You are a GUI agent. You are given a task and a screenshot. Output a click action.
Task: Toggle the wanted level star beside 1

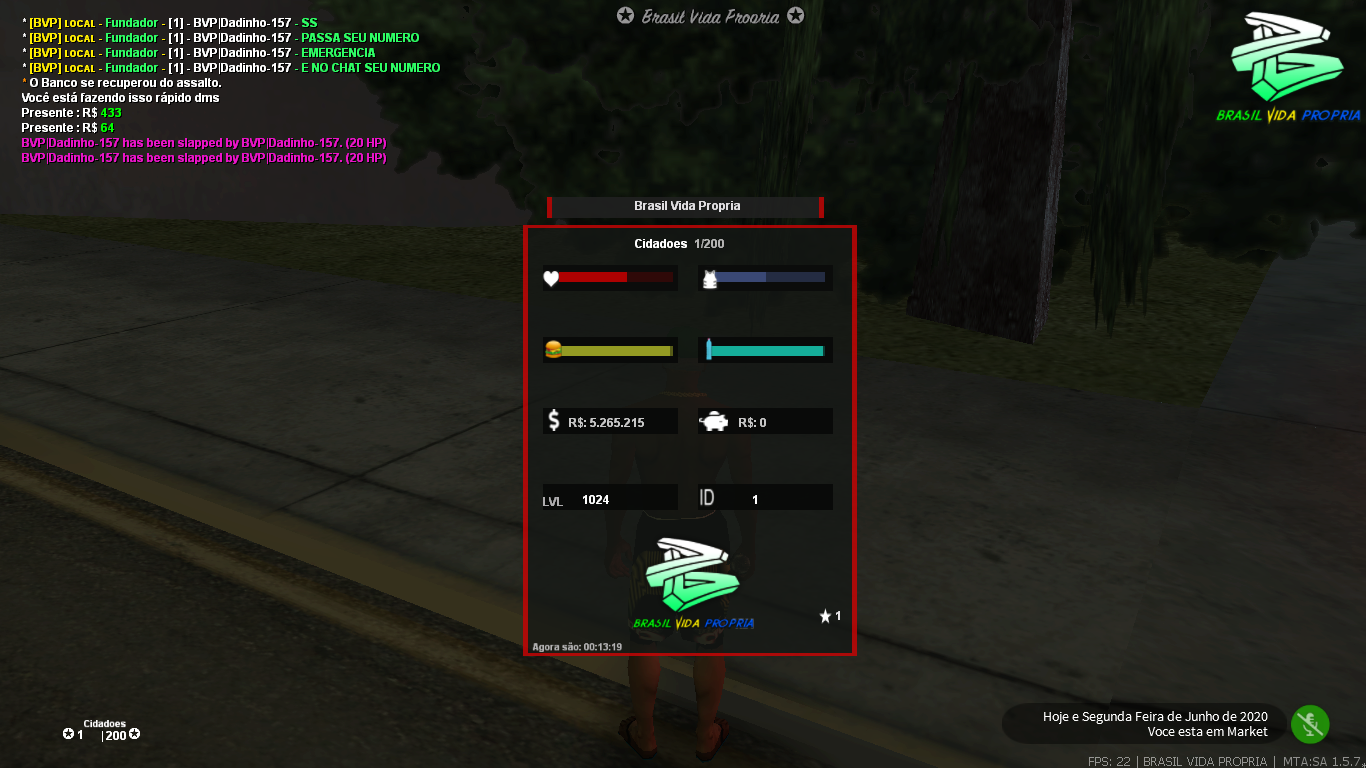(825, 616)
